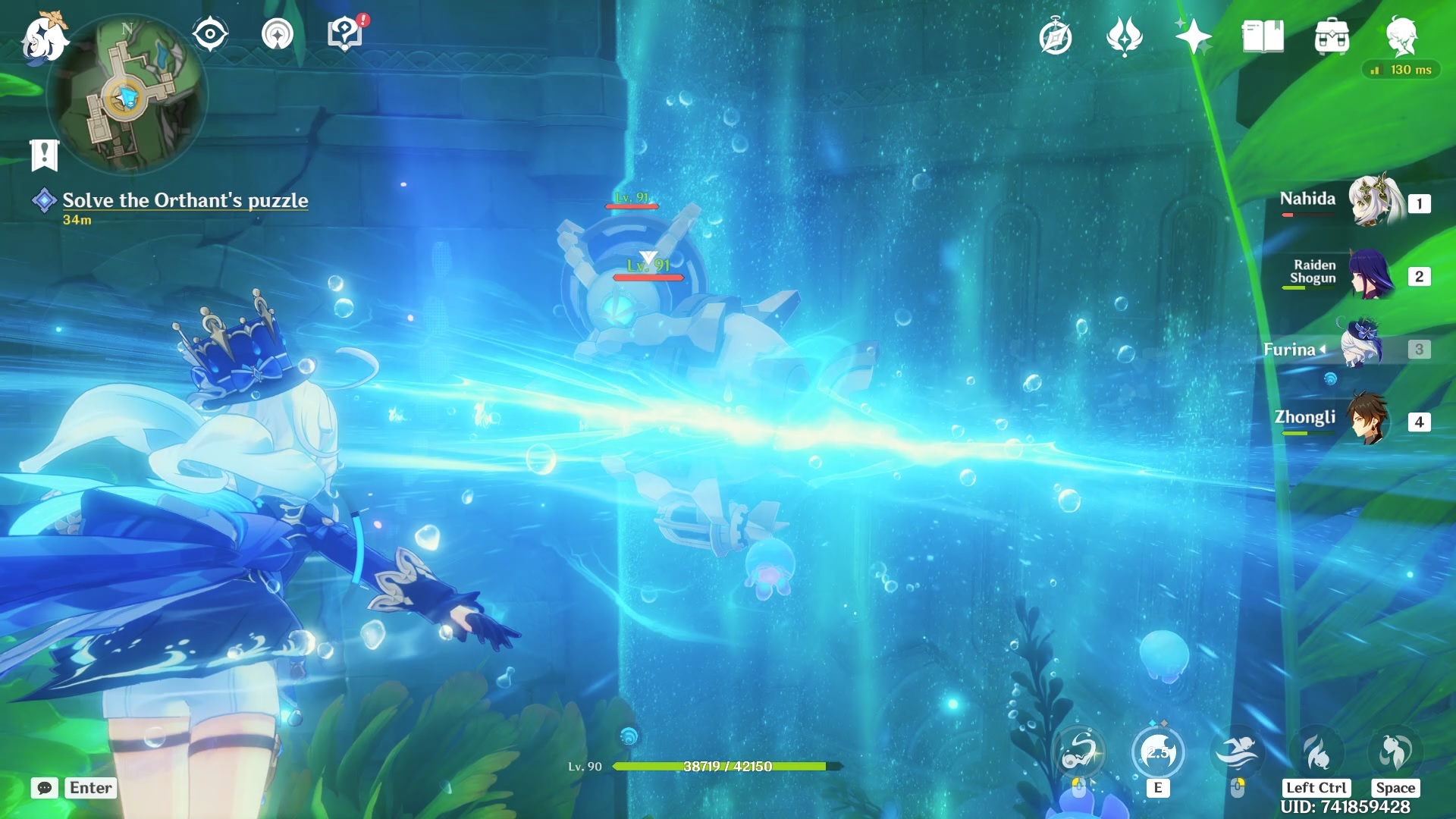Open the inventory backpack icon
The height and width of the screenshot is (819, 1456).
pos(1332,36)
